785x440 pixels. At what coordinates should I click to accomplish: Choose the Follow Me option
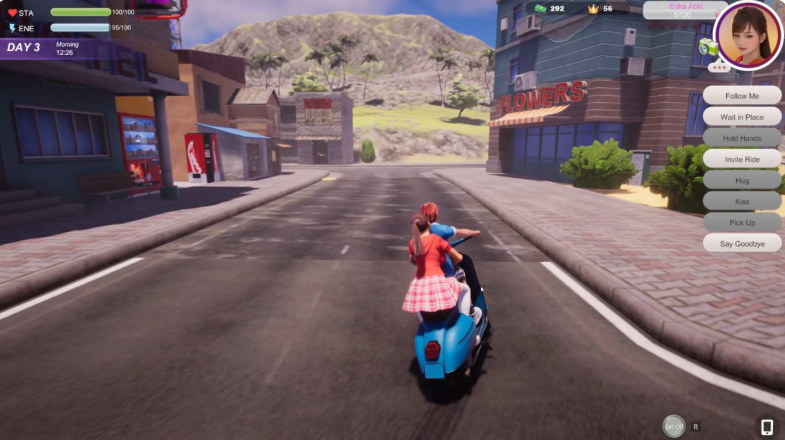(742, 95)
